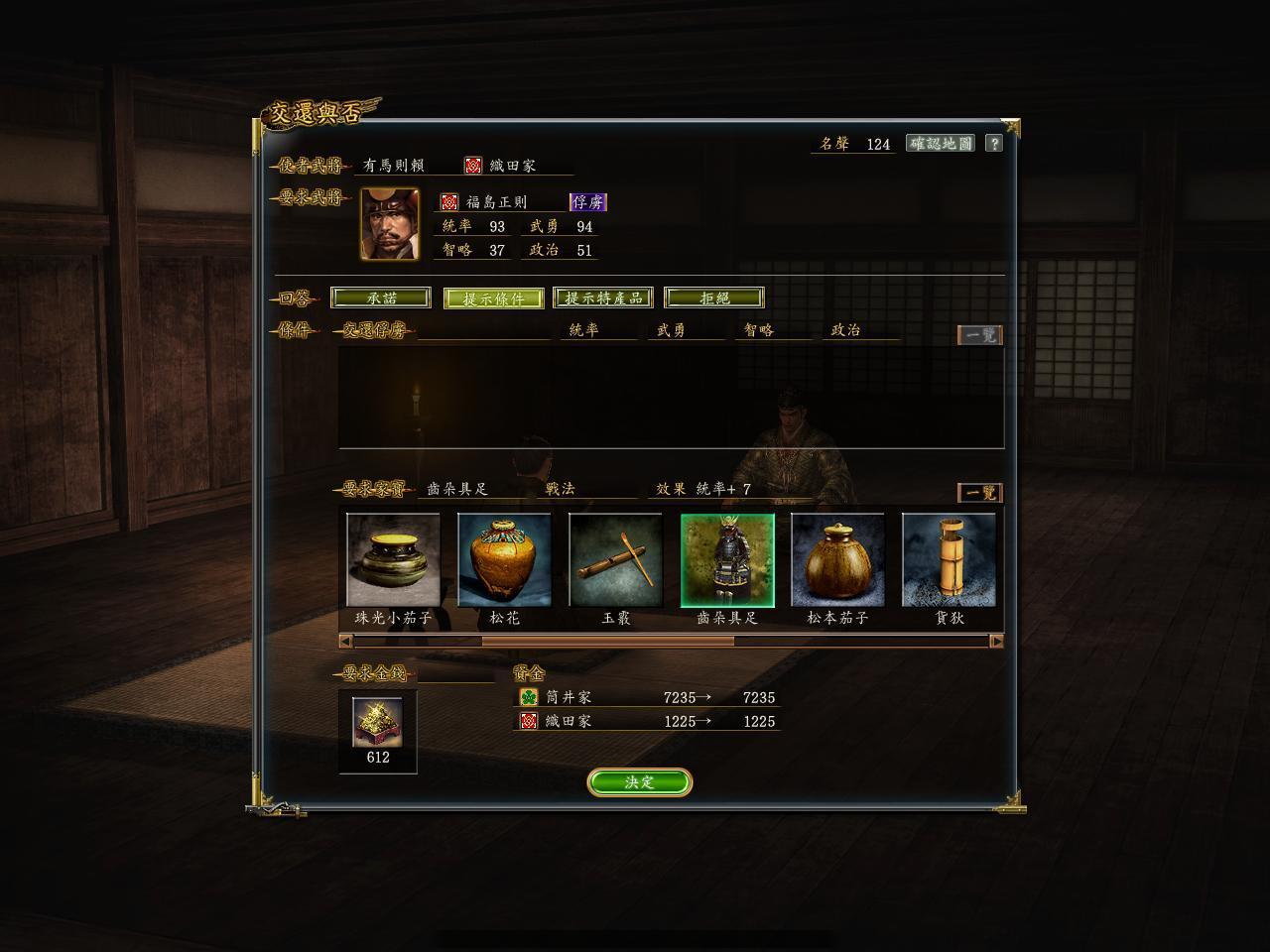Open the prisoner 一覽 list
The width and height of the screenshot is (1270, 952).
click(979, 335)
